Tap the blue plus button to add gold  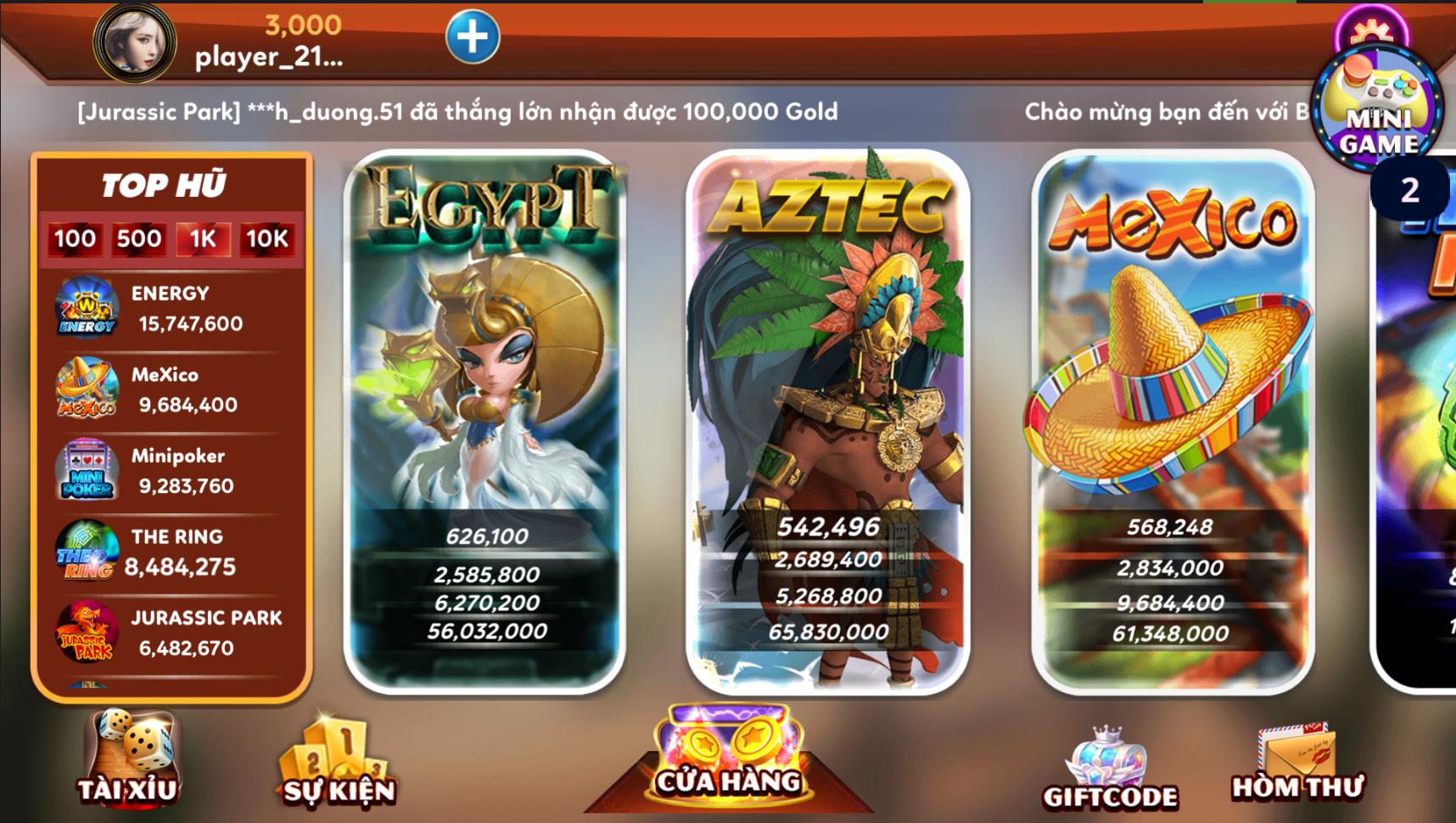pos(473,36)
